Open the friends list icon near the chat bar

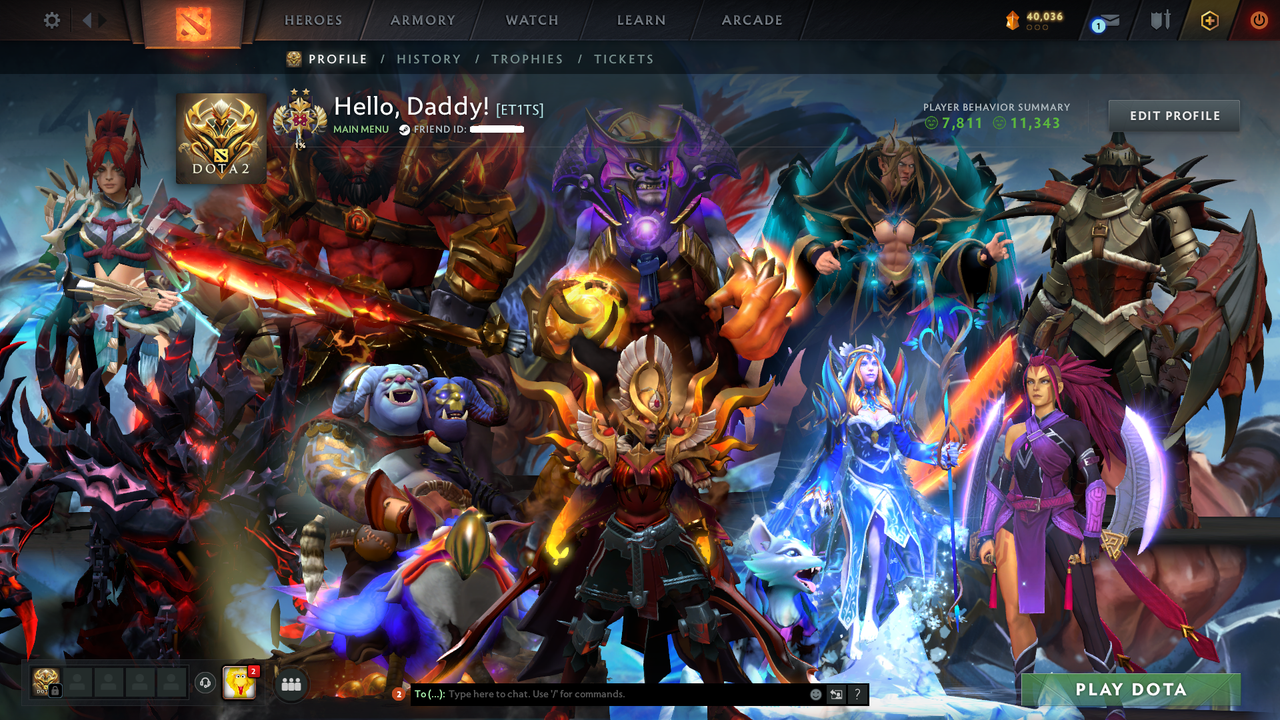289,683
